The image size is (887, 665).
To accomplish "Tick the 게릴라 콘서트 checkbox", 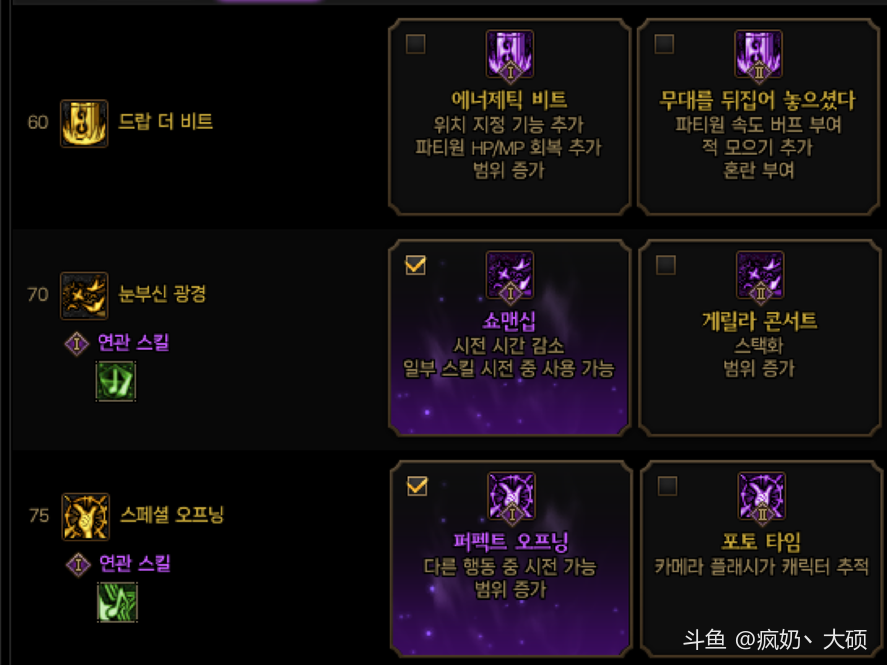I will tap(665, 265).
